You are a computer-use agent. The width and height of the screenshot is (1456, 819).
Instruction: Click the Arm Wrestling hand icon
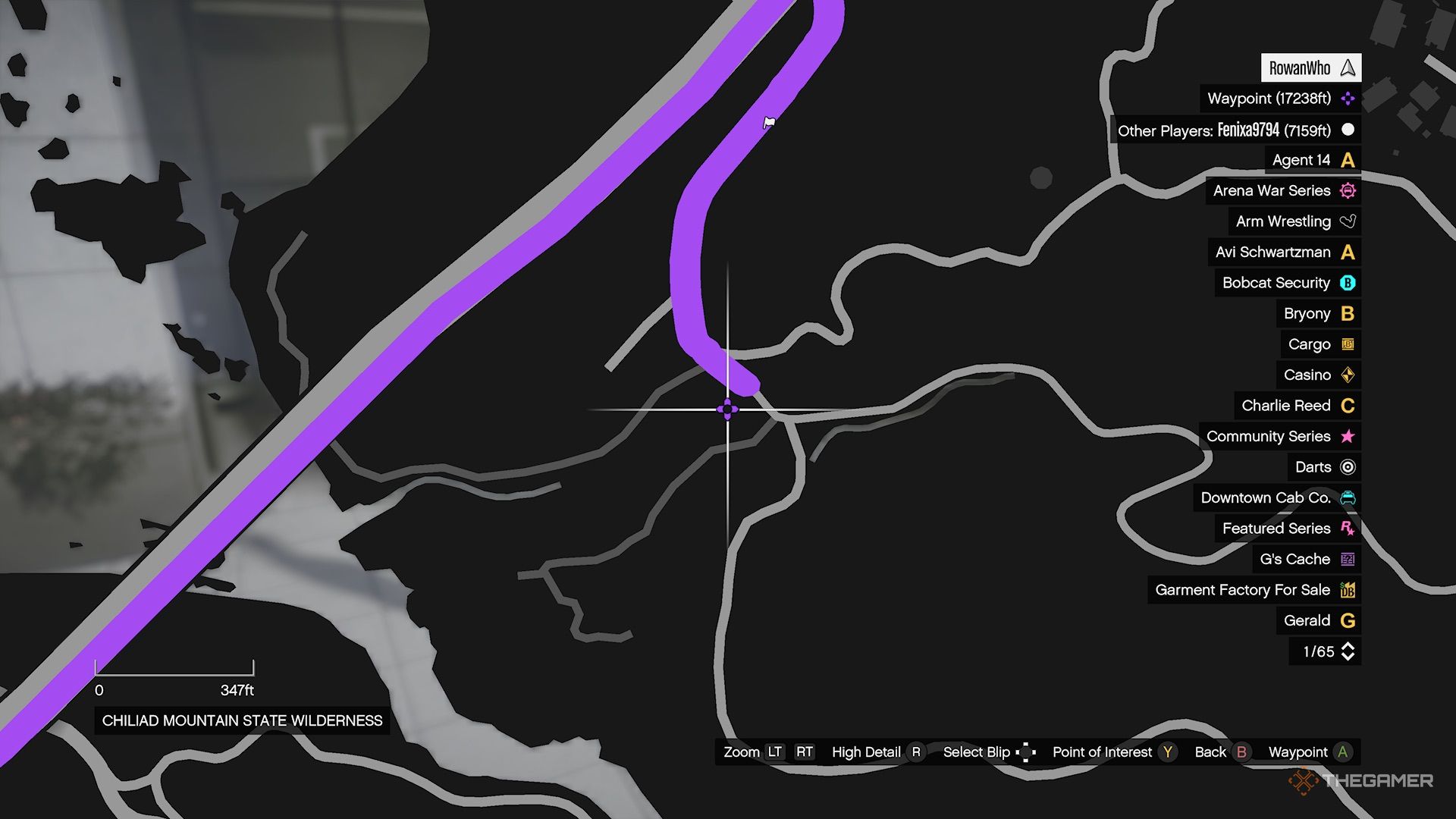tap(1347, 221)
